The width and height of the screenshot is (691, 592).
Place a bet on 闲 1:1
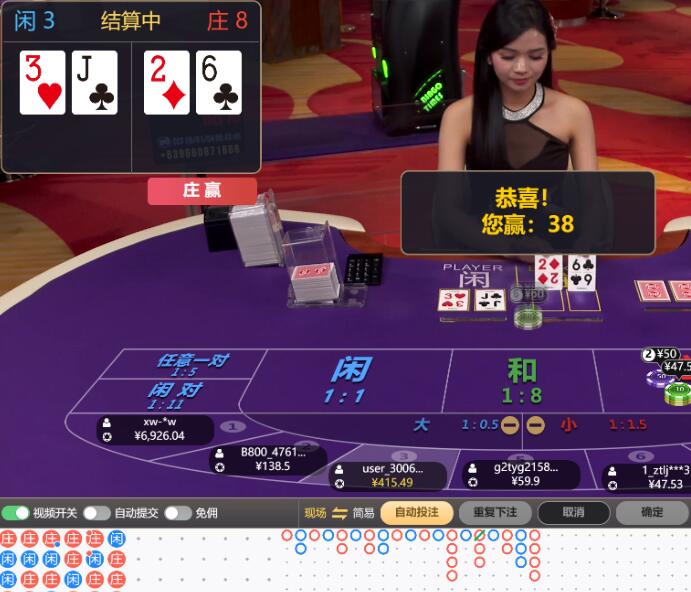346,380
